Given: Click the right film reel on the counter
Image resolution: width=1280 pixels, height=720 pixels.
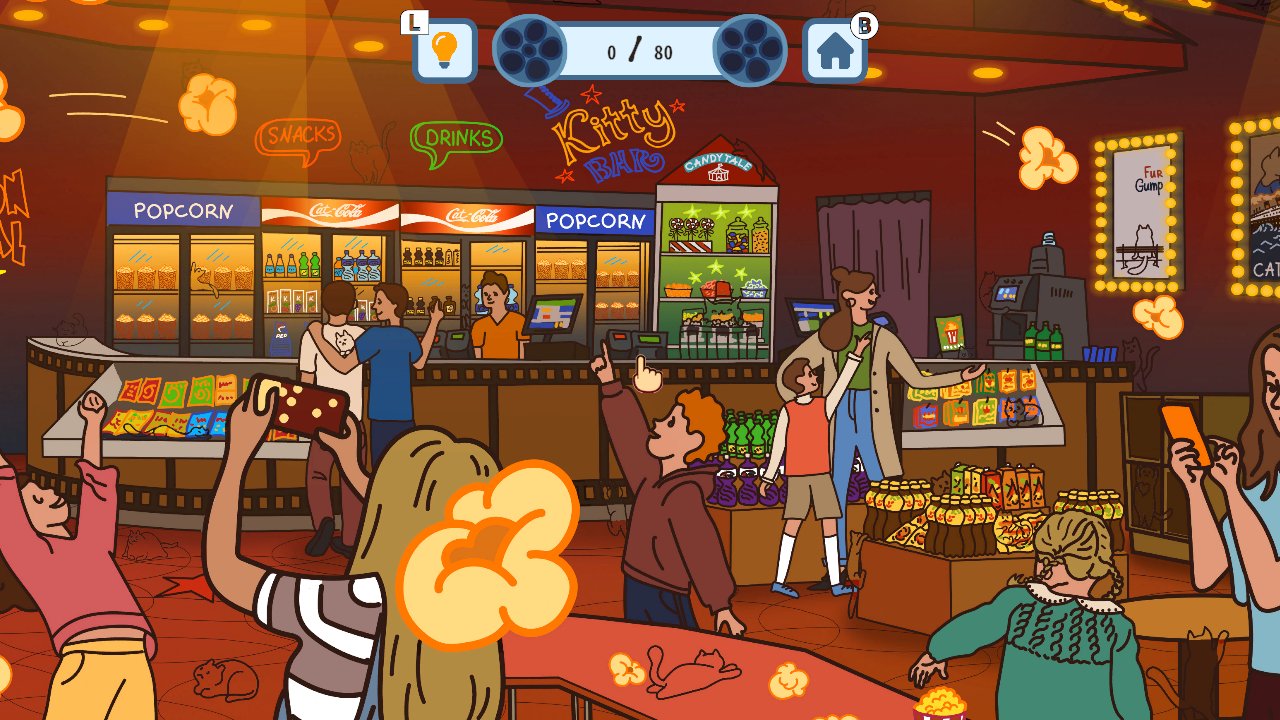Looking at the screenshot, I should click(749, 48).
